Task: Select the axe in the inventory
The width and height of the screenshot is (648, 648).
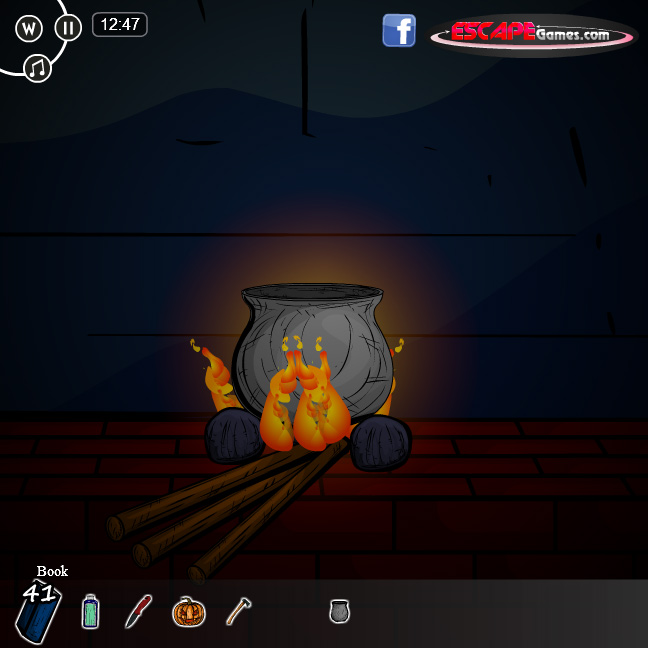Action: click(238, 610)
